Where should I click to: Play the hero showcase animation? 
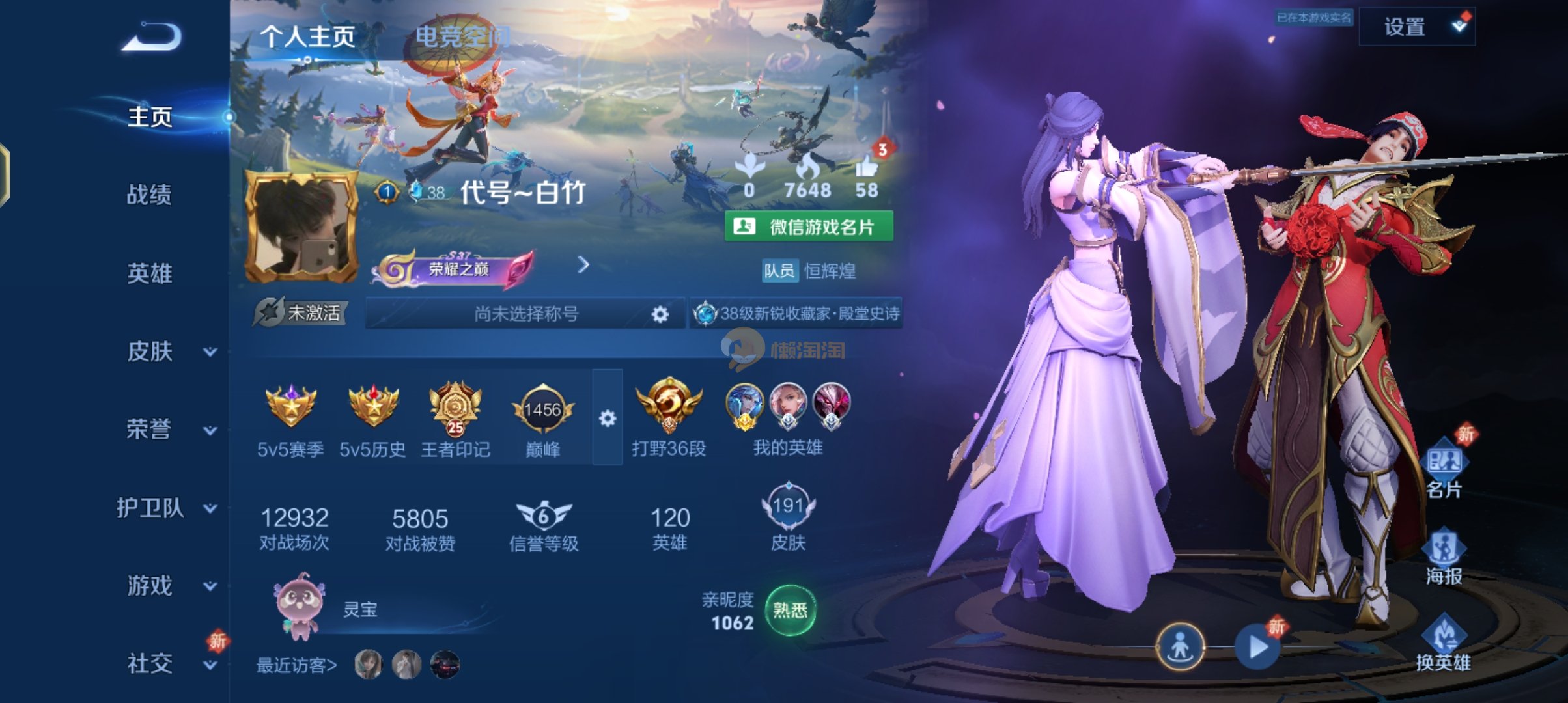(x=1258, y=647)
